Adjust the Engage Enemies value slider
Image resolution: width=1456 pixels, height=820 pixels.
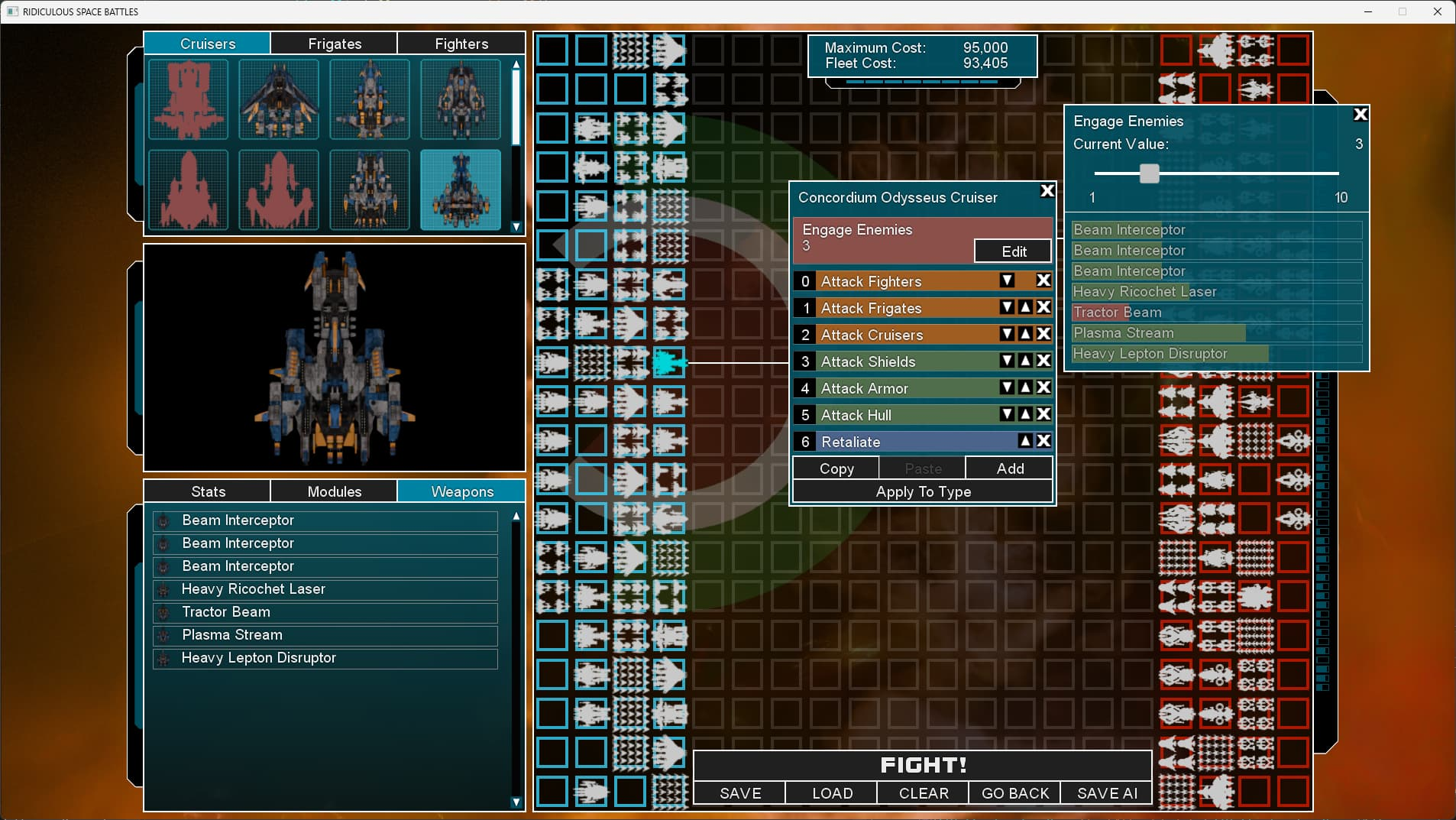pos(1149,173)
